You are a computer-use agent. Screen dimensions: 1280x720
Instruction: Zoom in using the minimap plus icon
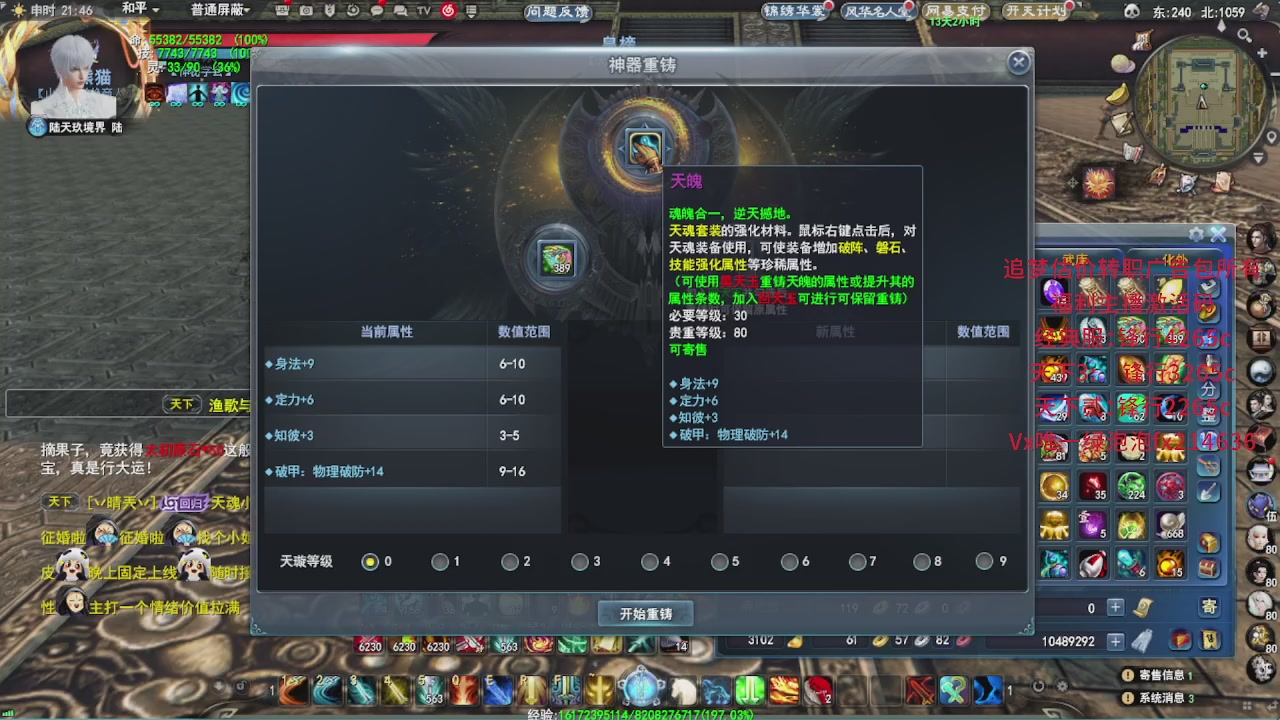(1261, 52)
